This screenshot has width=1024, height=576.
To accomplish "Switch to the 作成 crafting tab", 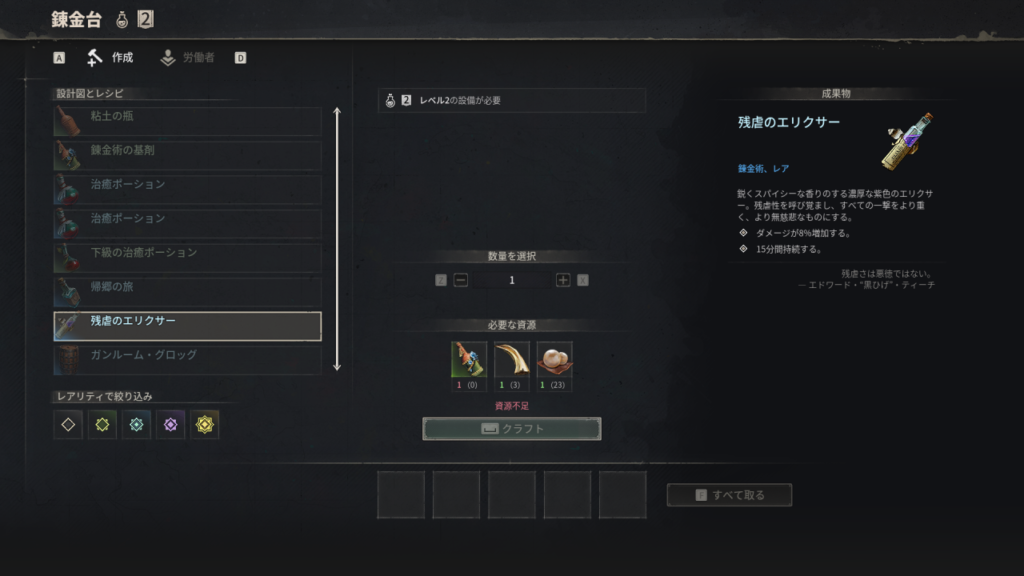I will pyautogui.click(x=110, y=58).
